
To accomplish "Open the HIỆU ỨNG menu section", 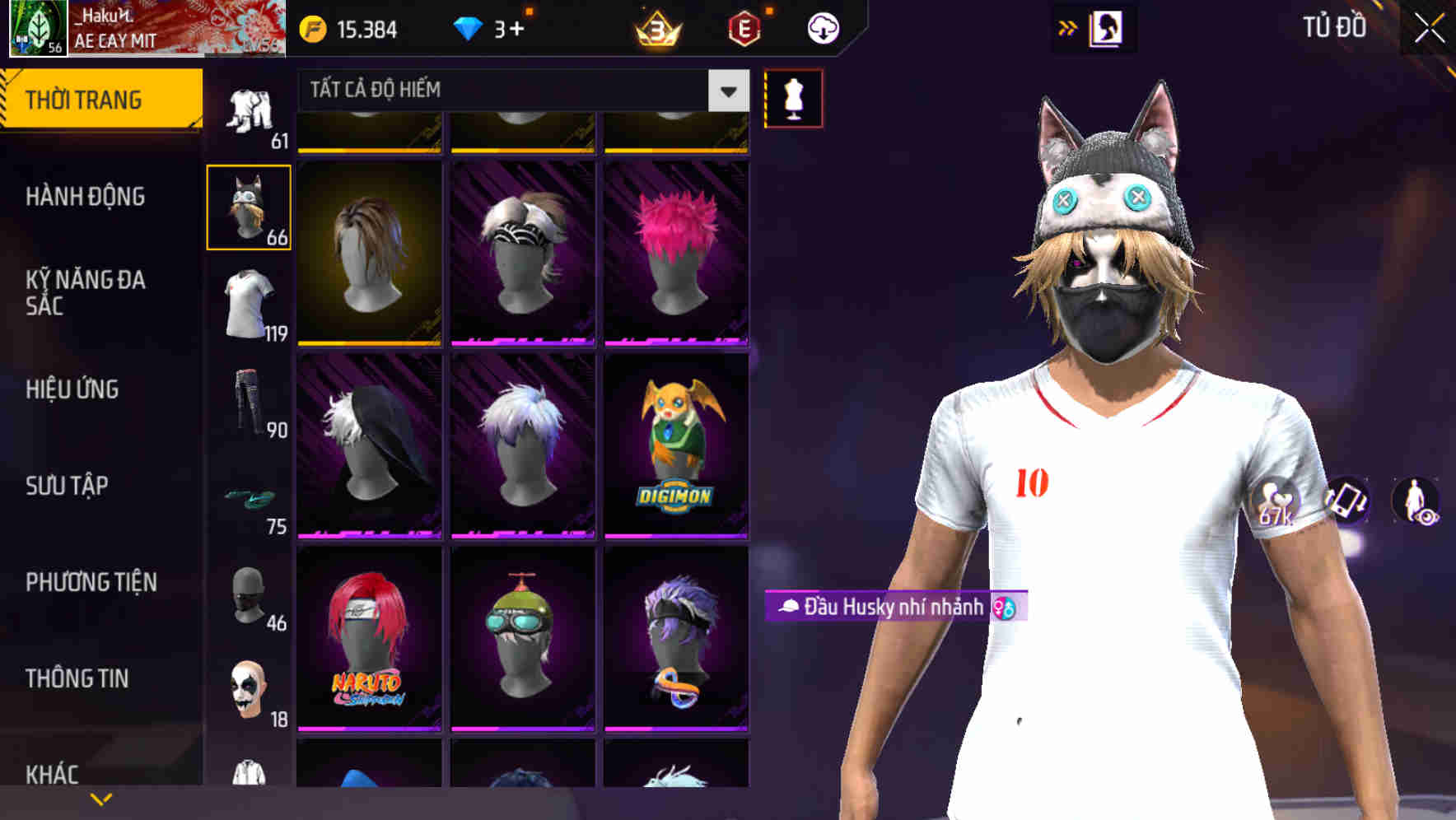I will coord(72,389).
